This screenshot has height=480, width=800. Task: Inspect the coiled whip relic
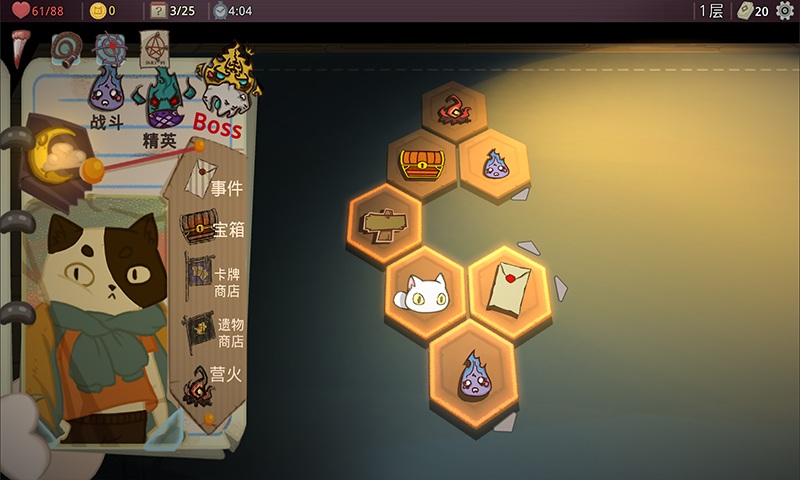[66, 49]
